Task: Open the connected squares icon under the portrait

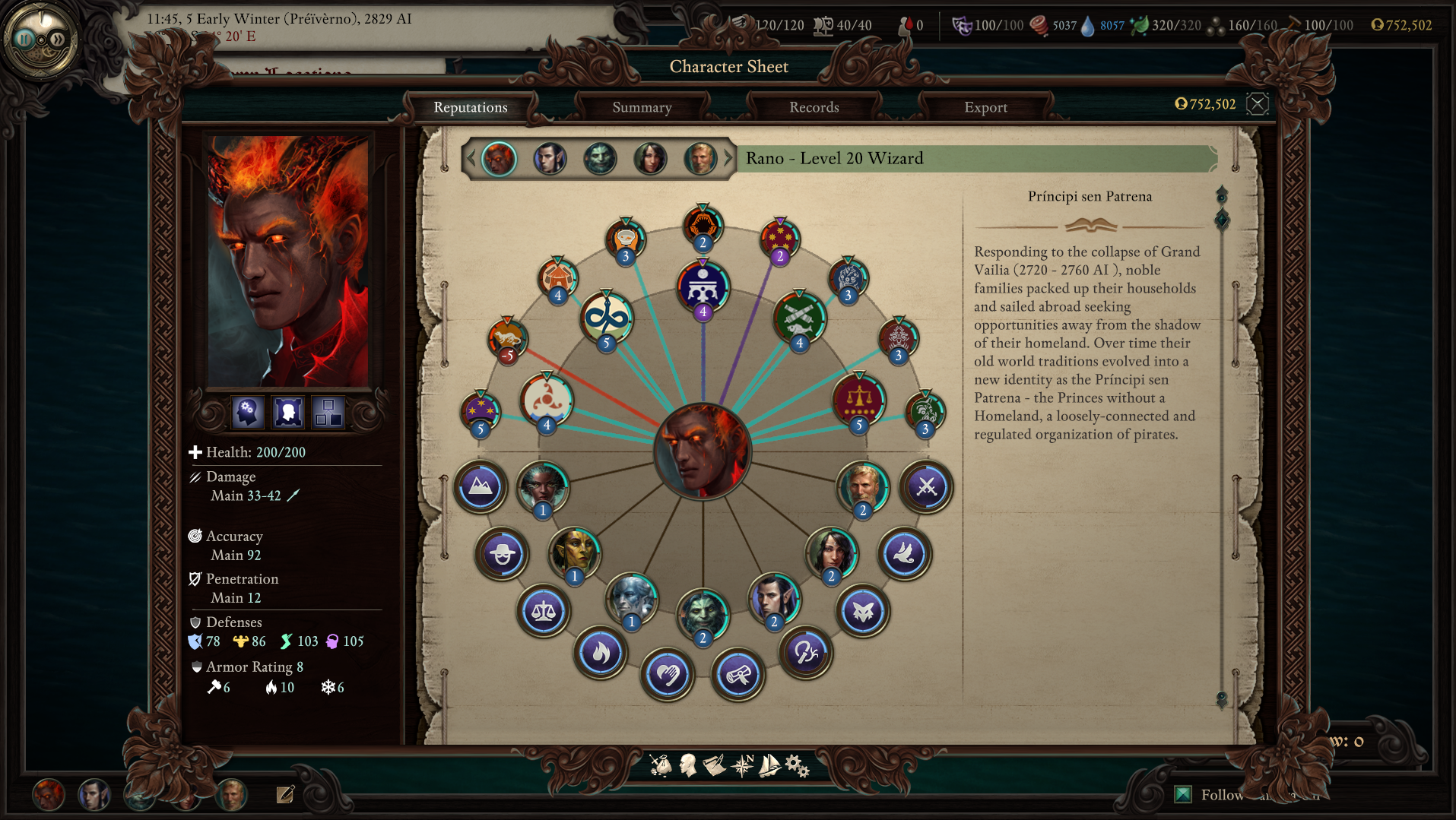Action: (328, 412)
